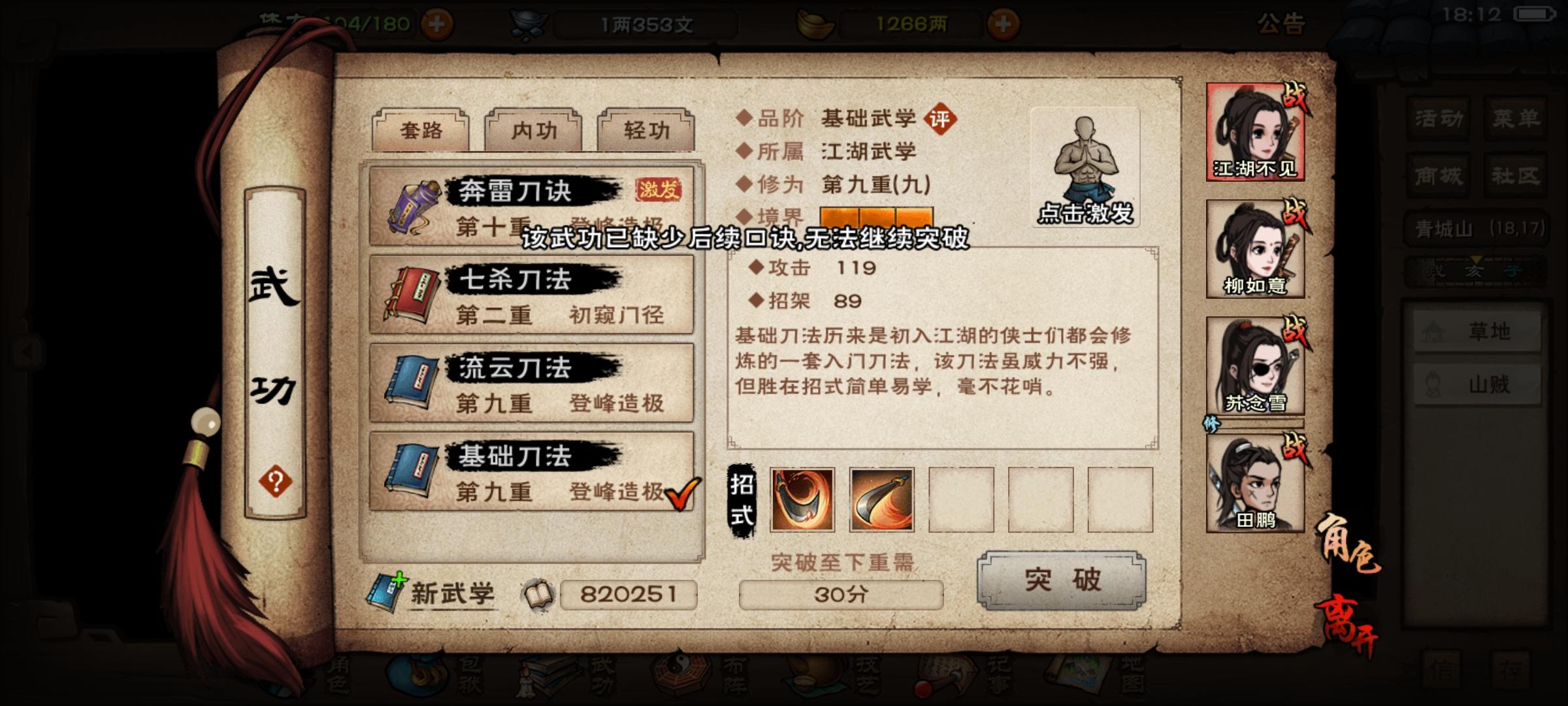Switch to the 内功 tab
This screenshot has height=706, width=1568.
pyautogui.click(x=532, y=130)
